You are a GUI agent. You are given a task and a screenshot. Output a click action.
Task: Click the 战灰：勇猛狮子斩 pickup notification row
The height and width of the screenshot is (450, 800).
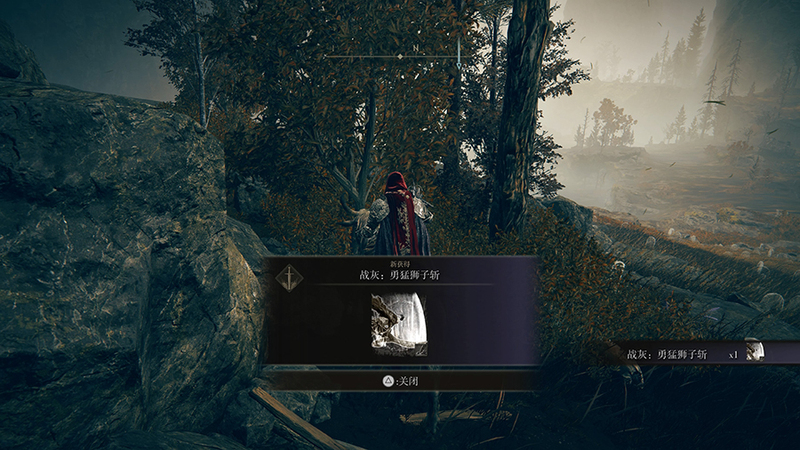(700, 354)
